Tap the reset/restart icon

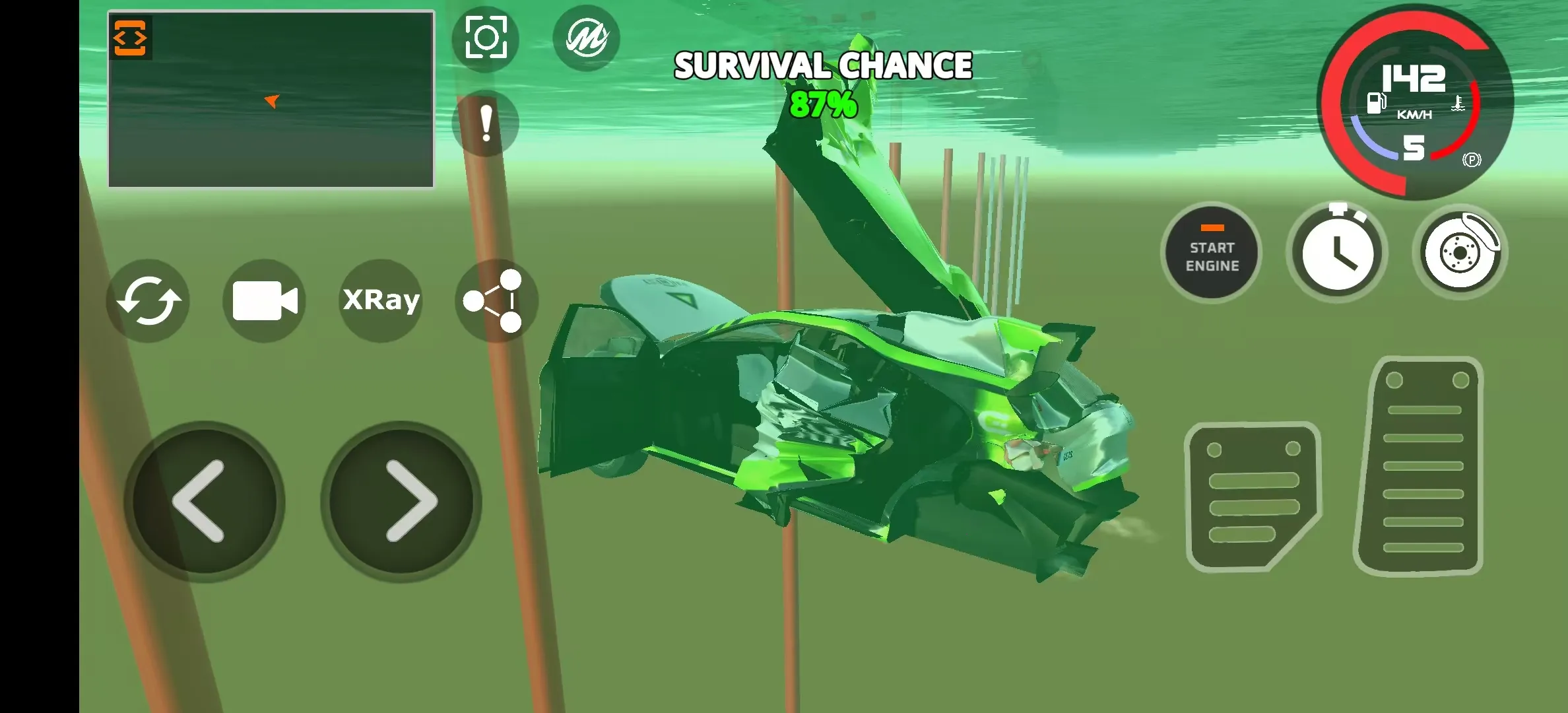(148, 301)
